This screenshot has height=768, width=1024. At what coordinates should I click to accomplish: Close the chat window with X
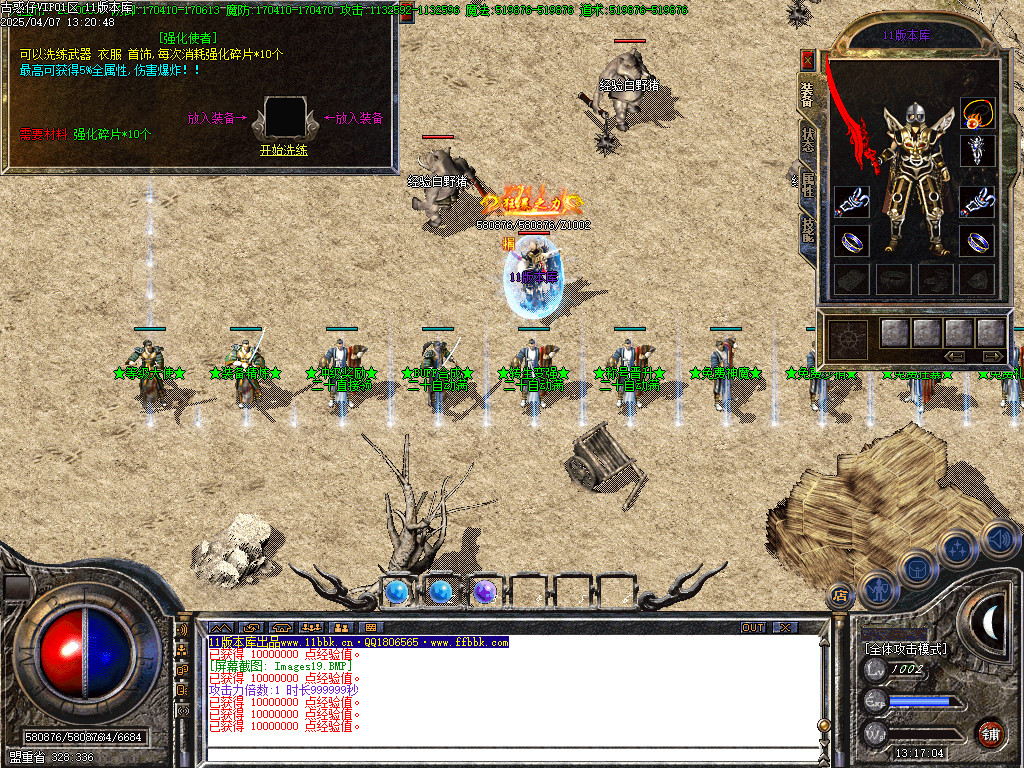coord(786,628)
